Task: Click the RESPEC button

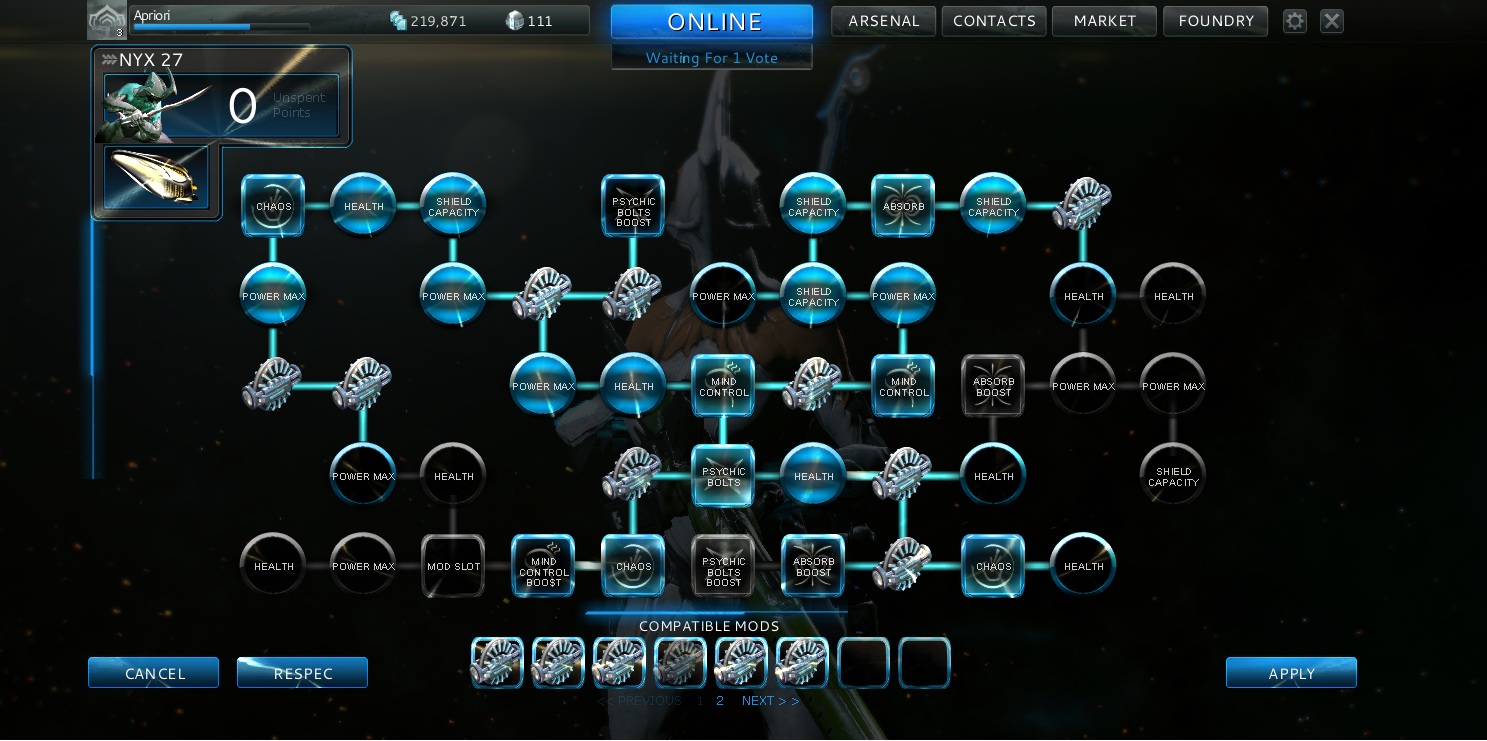Action: point(302,672)
